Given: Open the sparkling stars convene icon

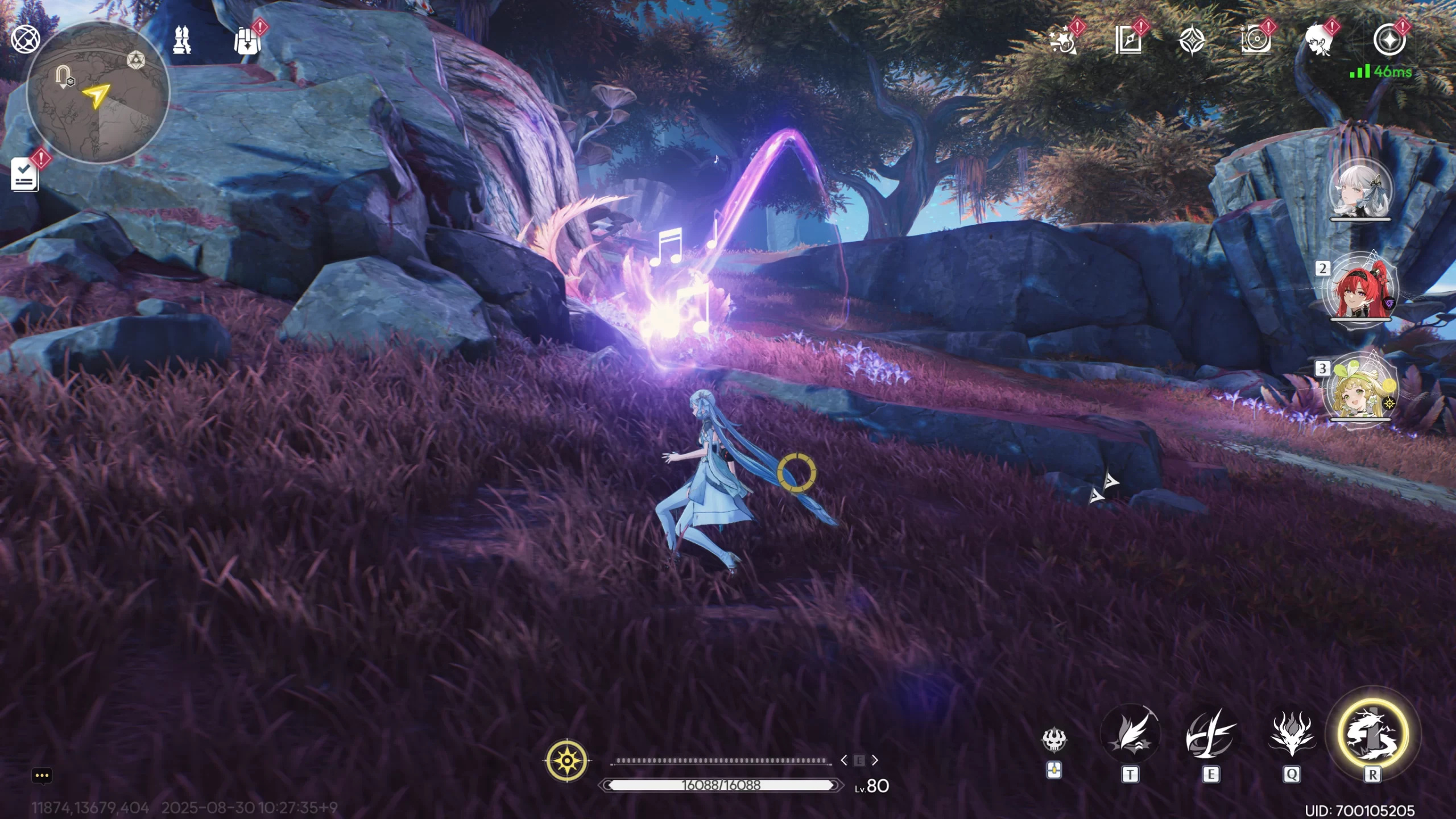Looking at the screenshot, I should click(1062, 41).
